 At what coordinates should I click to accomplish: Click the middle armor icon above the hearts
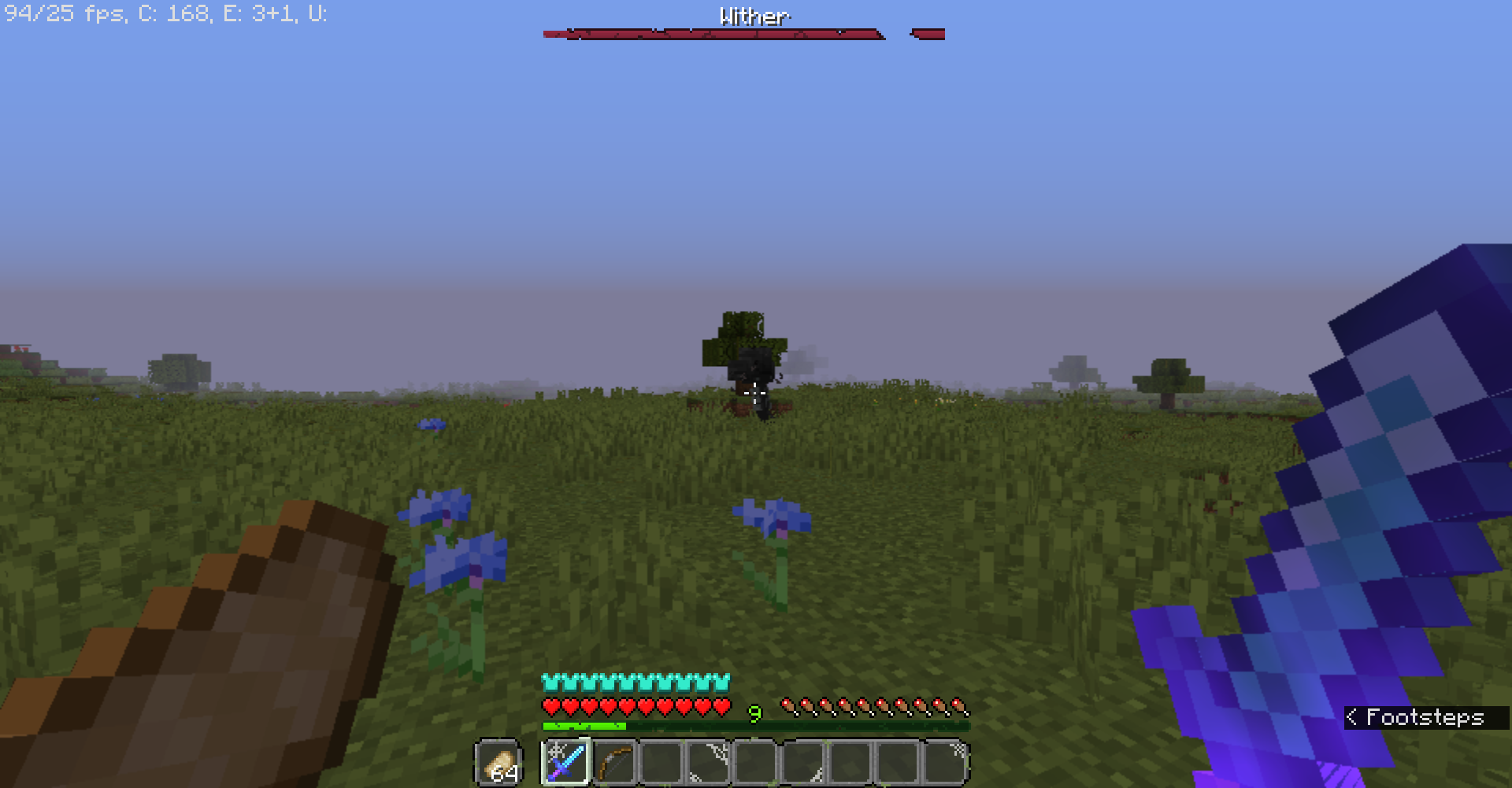(638, 683)
